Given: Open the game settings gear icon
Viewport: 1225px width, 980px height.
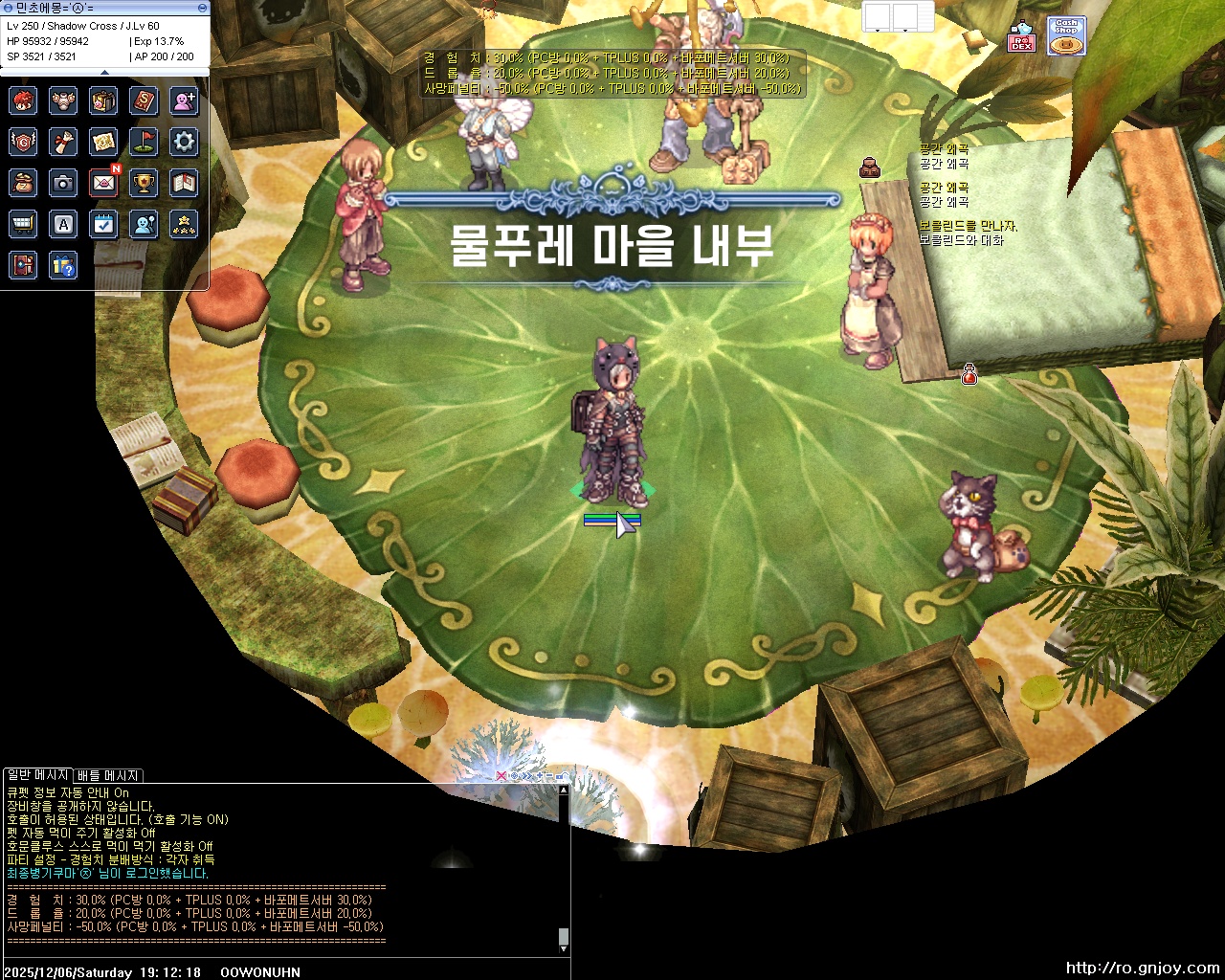Looking at the screenshot, I should pos(184,142).
